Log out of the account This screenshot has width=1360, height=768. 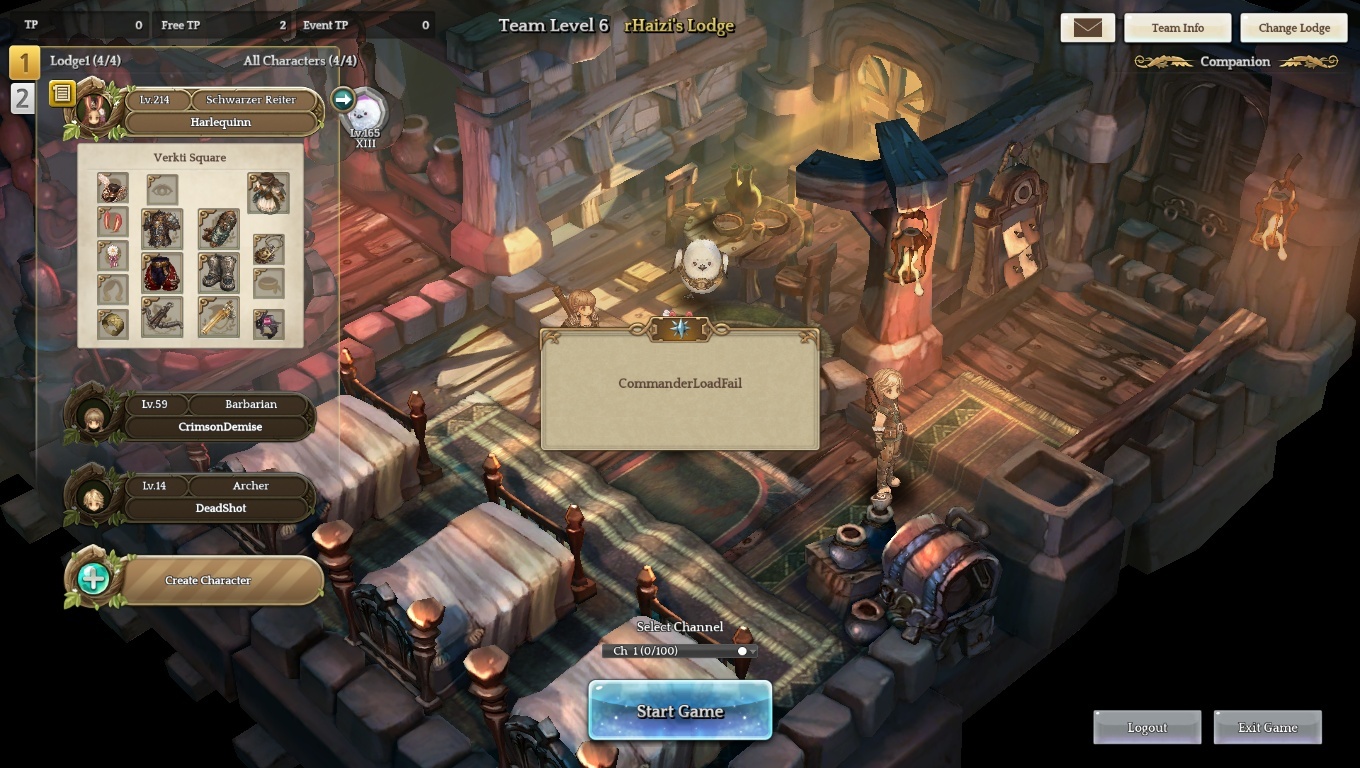(1147, 727)
